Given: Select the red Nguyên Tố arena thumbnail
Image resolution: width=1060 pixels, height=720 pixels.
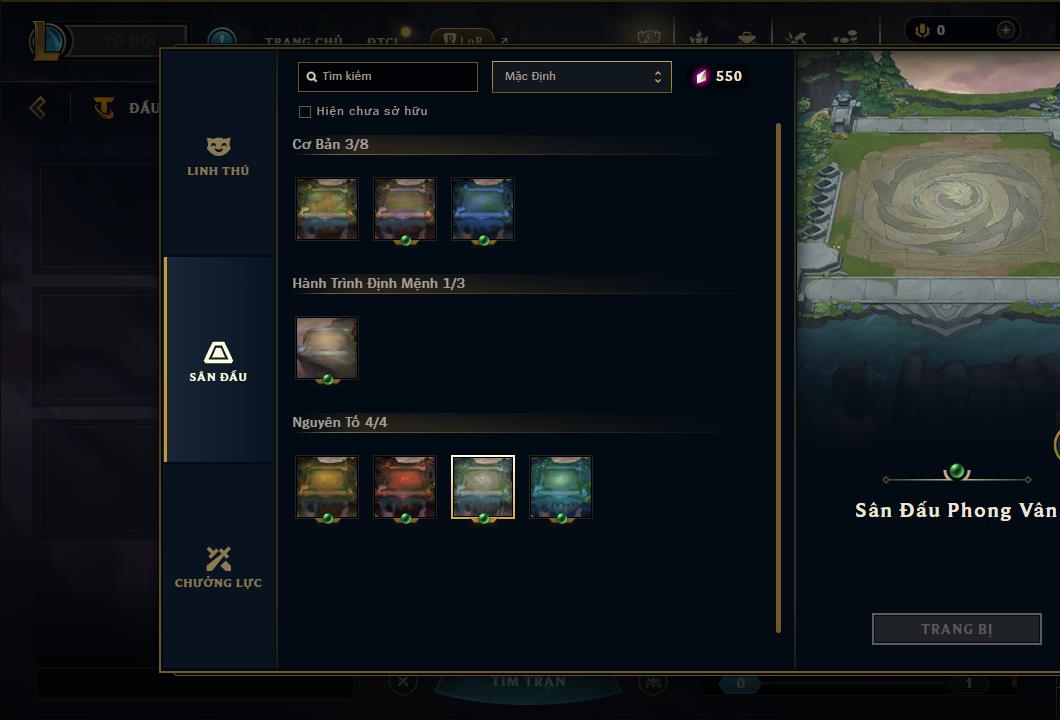Looking at the screenshot, I should [405, 487].
